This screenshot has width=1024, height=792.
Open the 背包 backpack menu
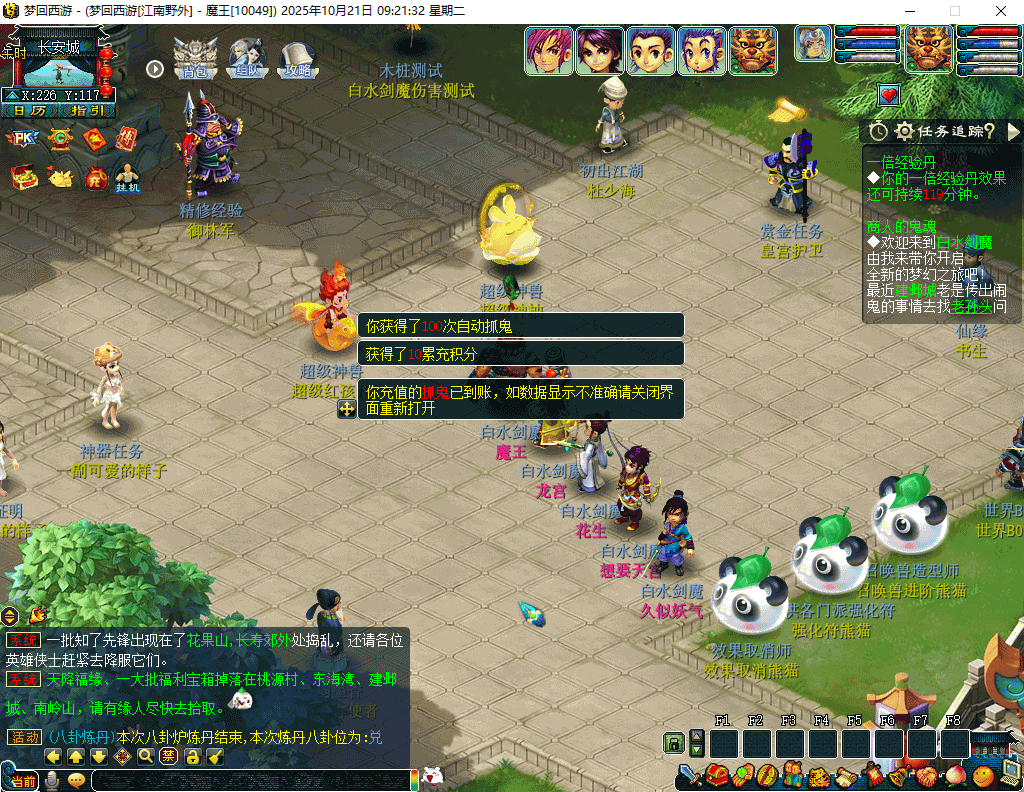click(x=195, y=59)
